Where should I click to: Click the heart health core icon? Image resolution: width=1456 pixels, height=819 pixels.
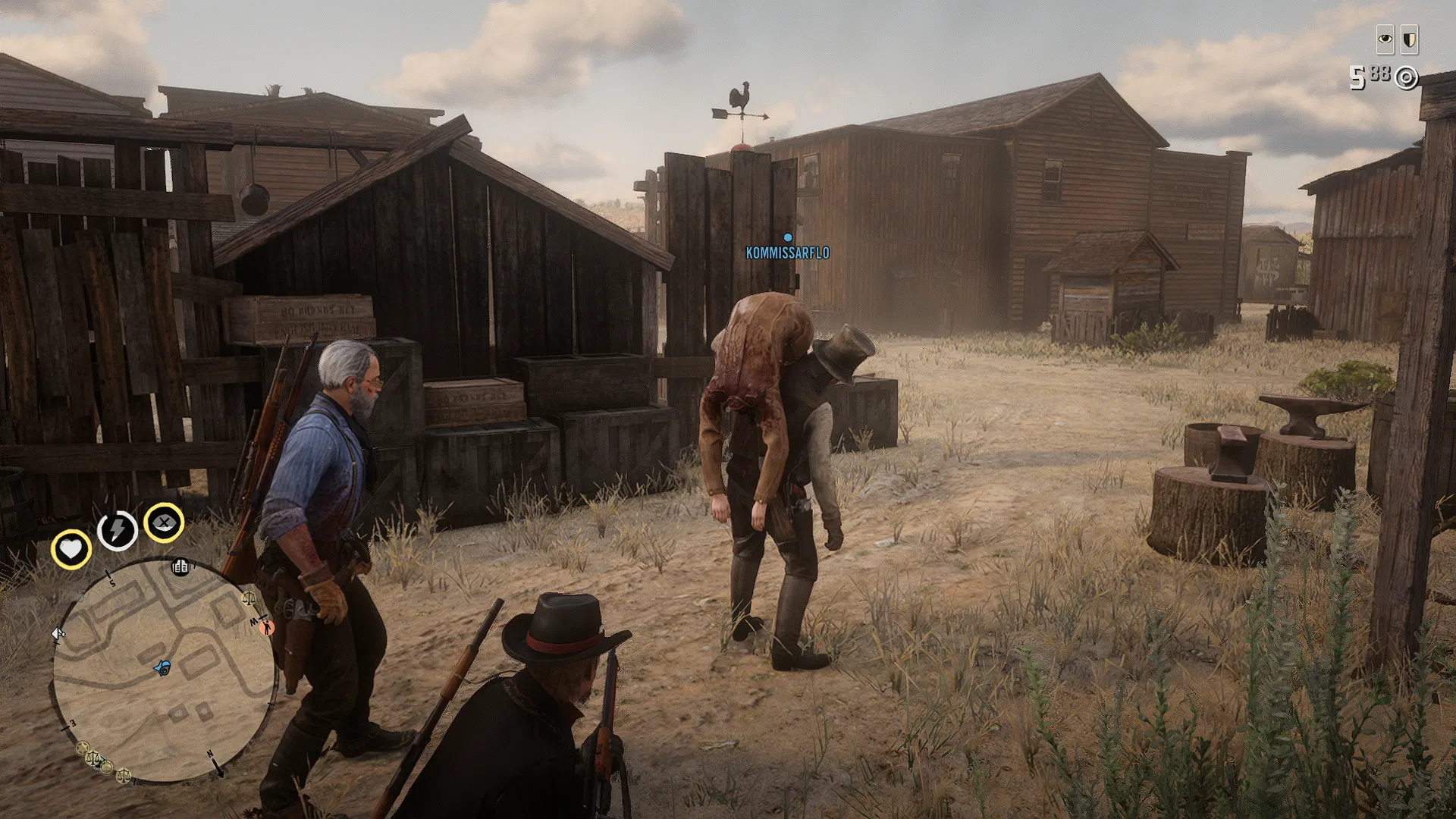click(x=71, y=548)
